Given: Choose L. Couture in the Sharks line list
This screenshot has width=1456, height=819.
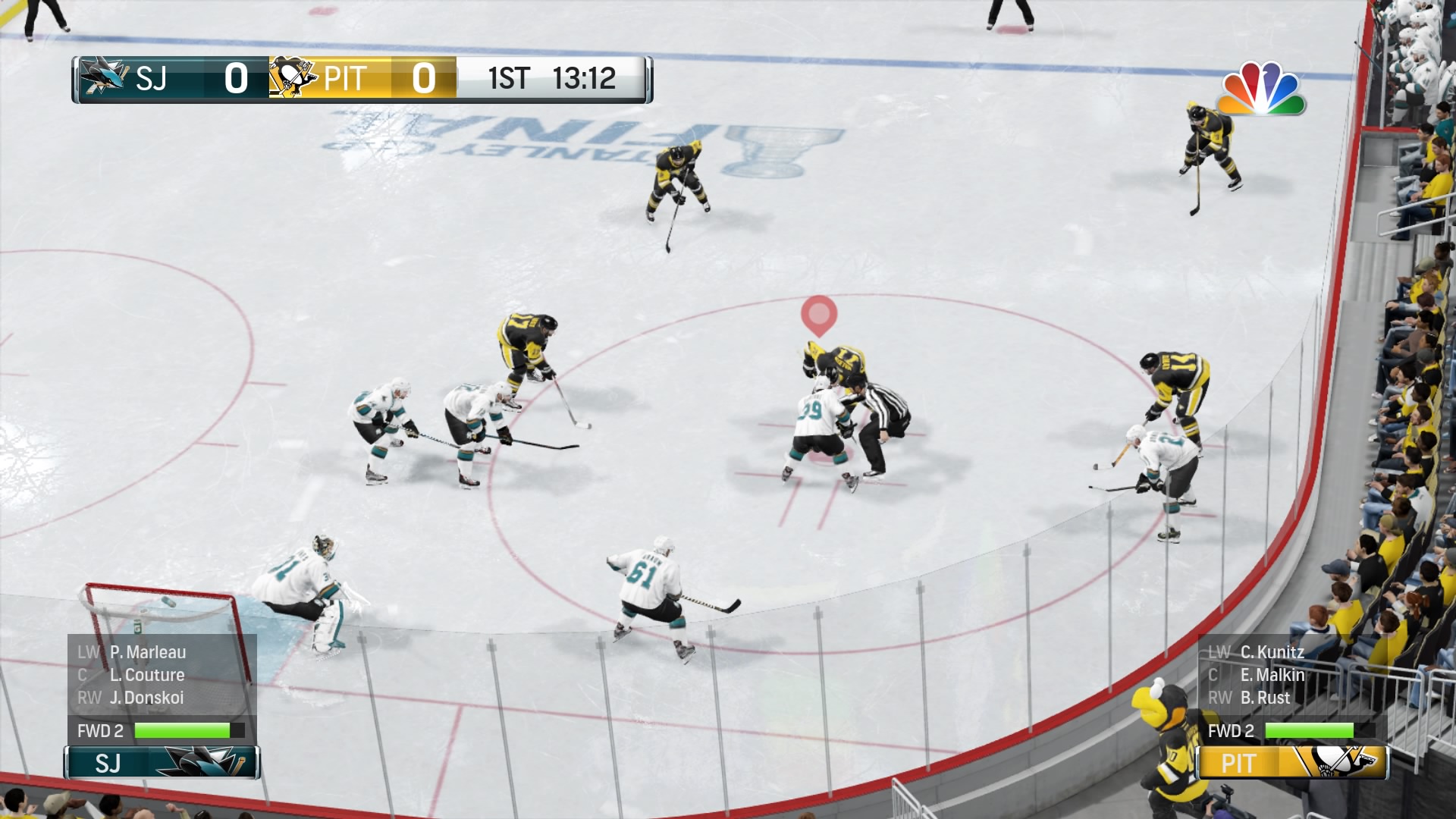Looking at the screenshot, I should (146, 675).
